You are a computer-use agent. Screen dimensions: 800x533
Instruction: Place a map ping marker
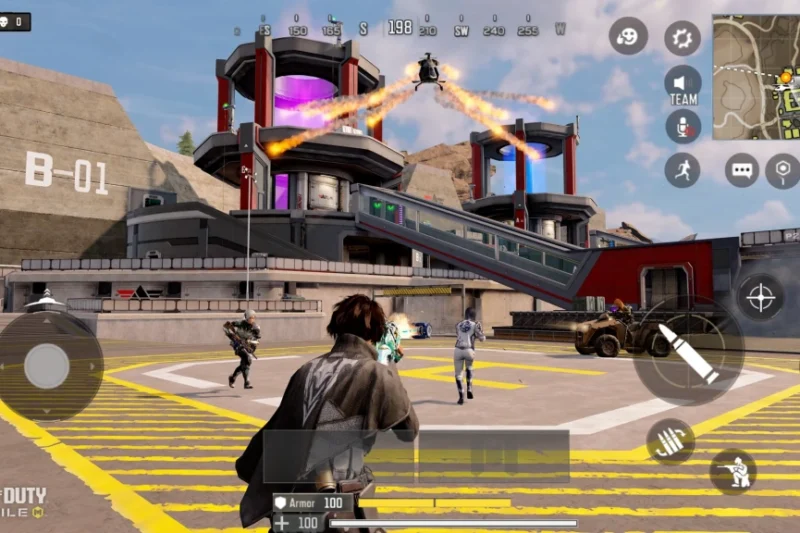784,170
